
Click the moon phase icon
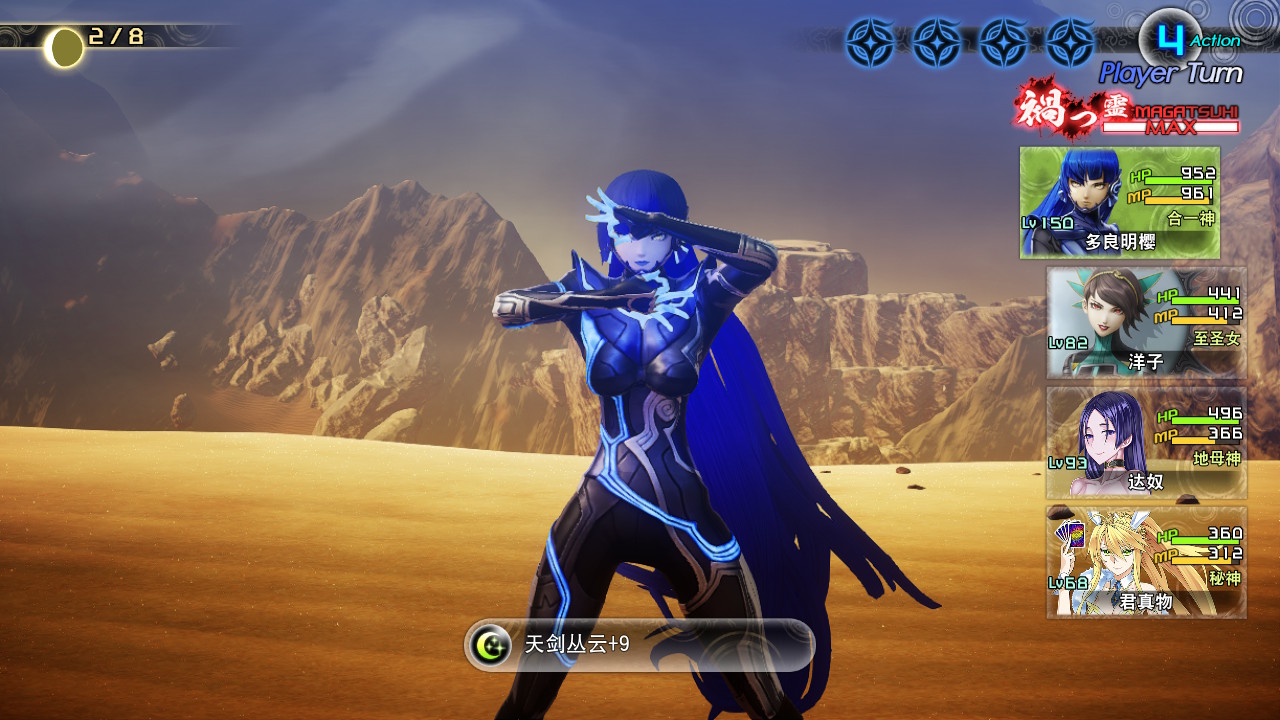pos(65,47)
